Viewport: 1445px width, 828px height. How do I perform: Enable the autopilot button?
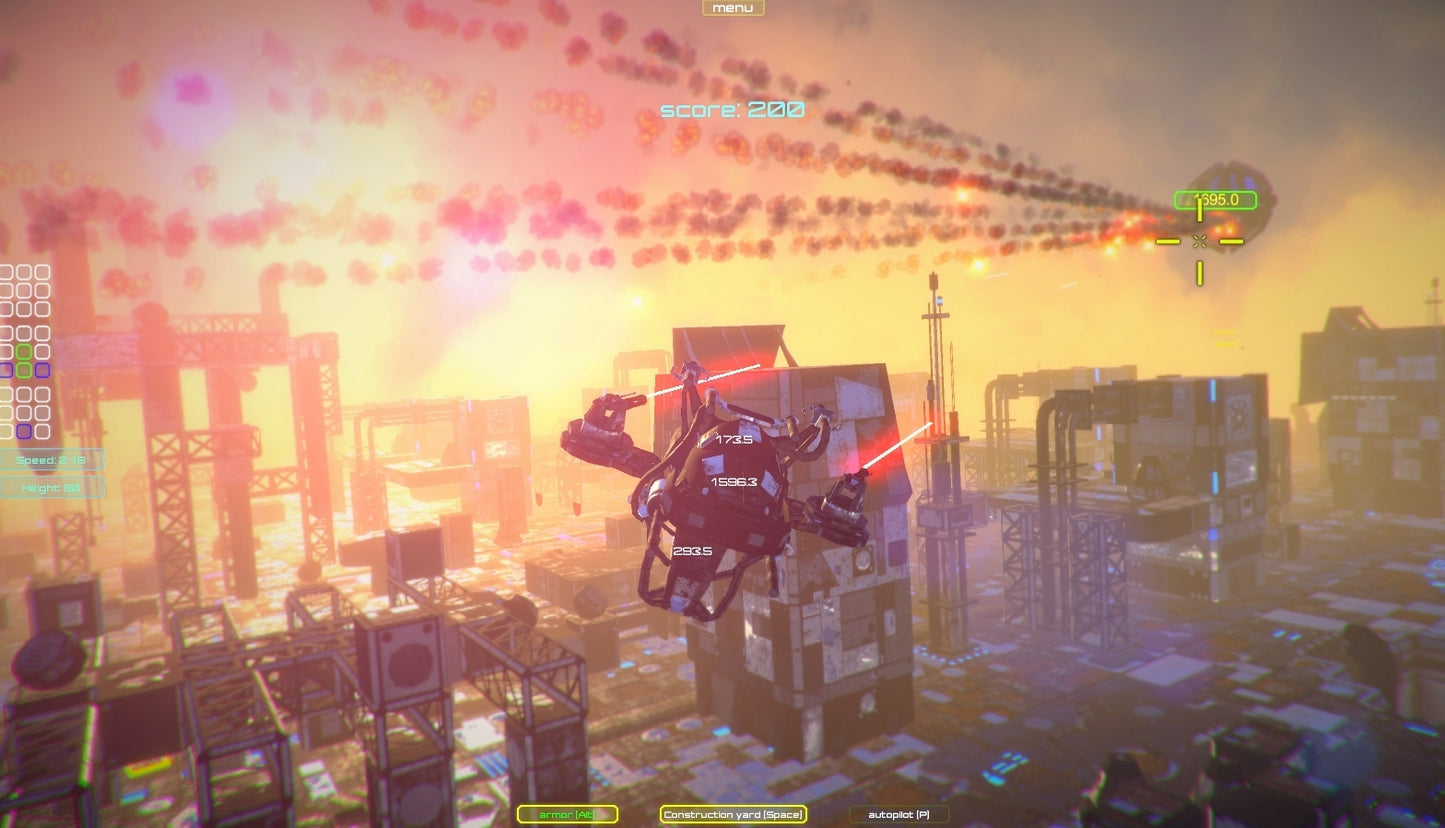tap(898, 814)
